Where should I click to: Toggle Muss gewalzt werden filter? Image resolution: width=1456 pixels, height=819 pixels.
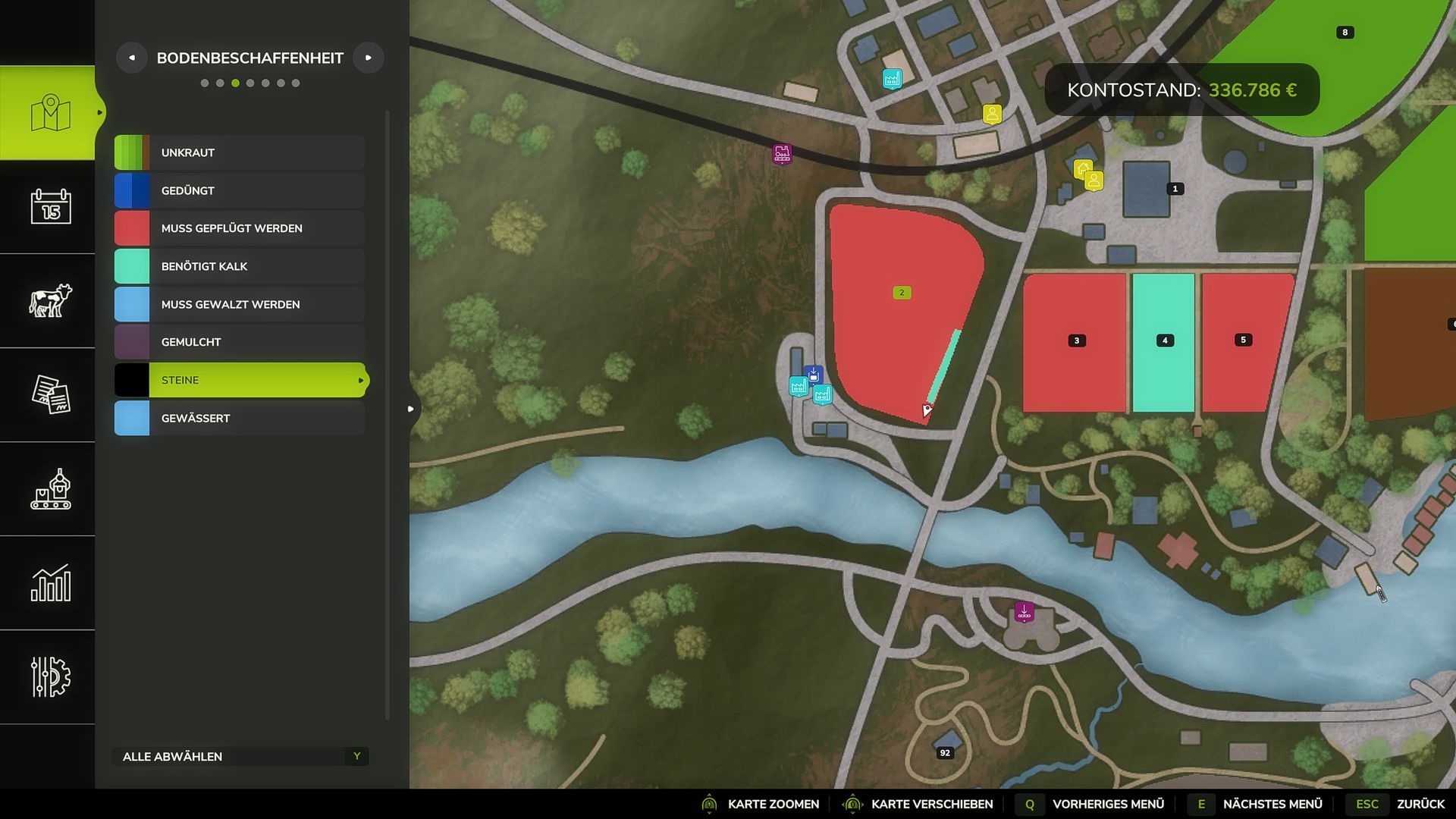pyautogui.click(x=240, y=304)
